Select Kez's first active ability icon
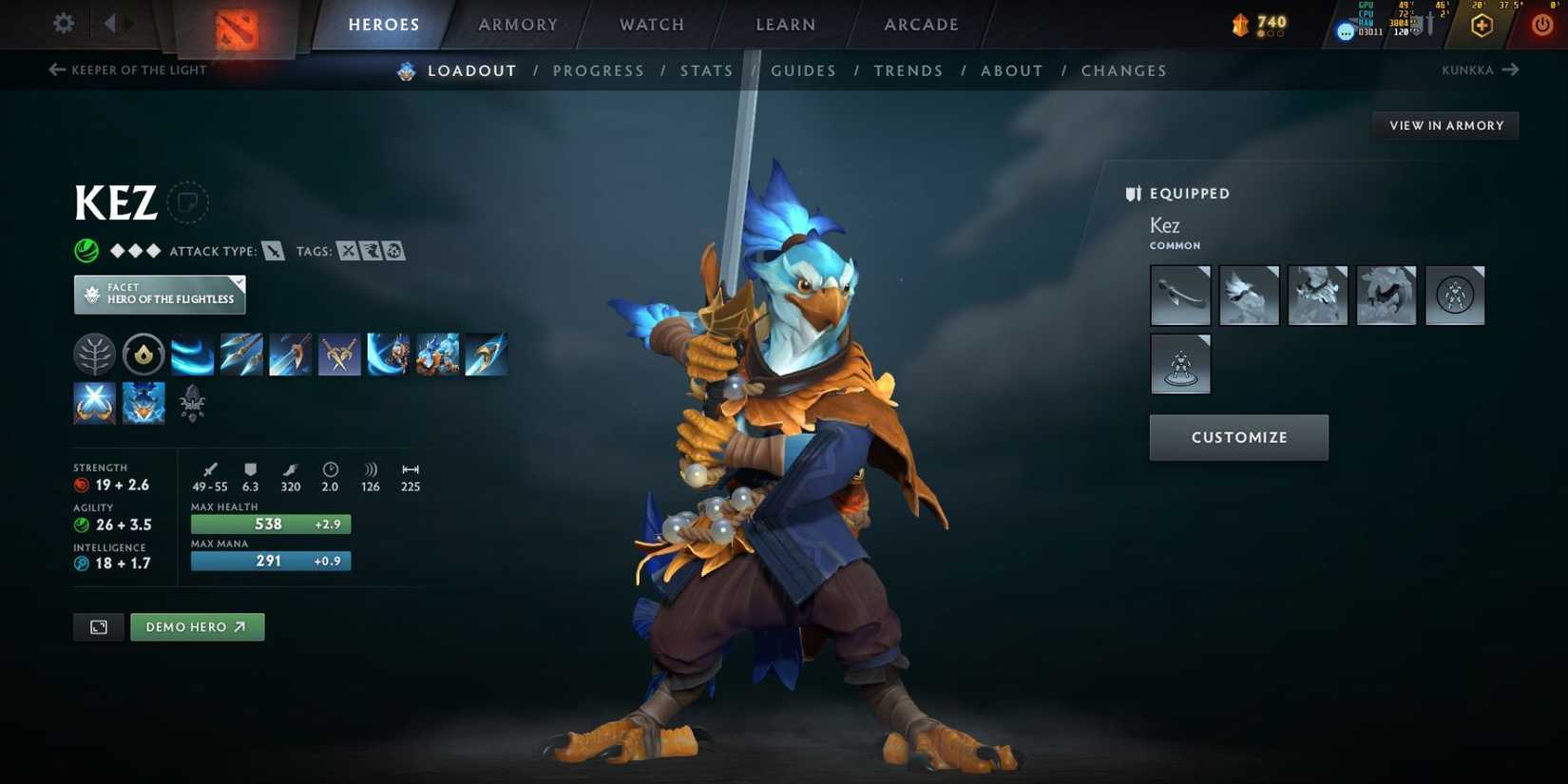1568x784 pixels. pos(193,354)
